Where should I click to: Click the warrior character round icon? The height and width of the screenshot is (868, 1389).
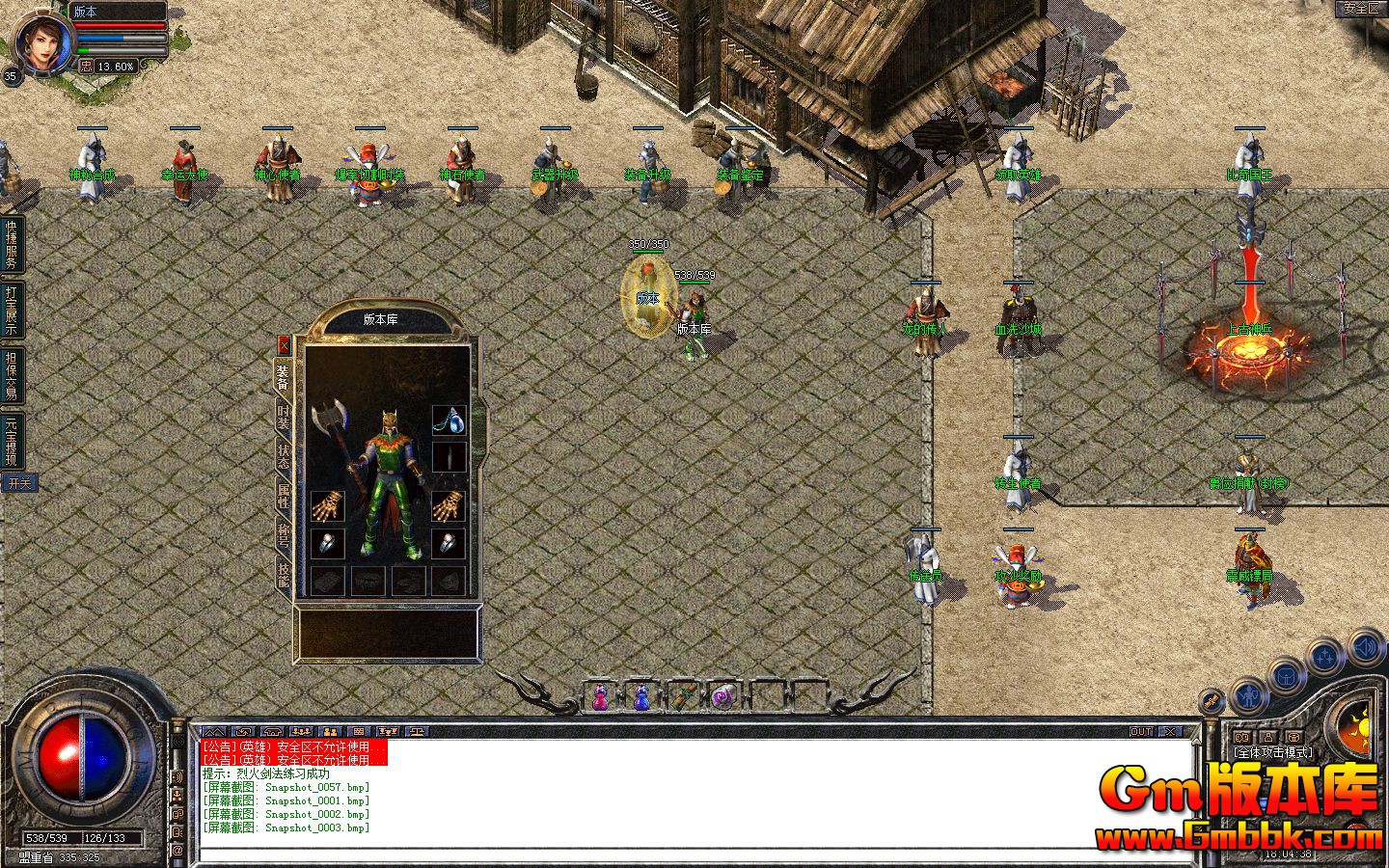click(x=1249, y=696)
